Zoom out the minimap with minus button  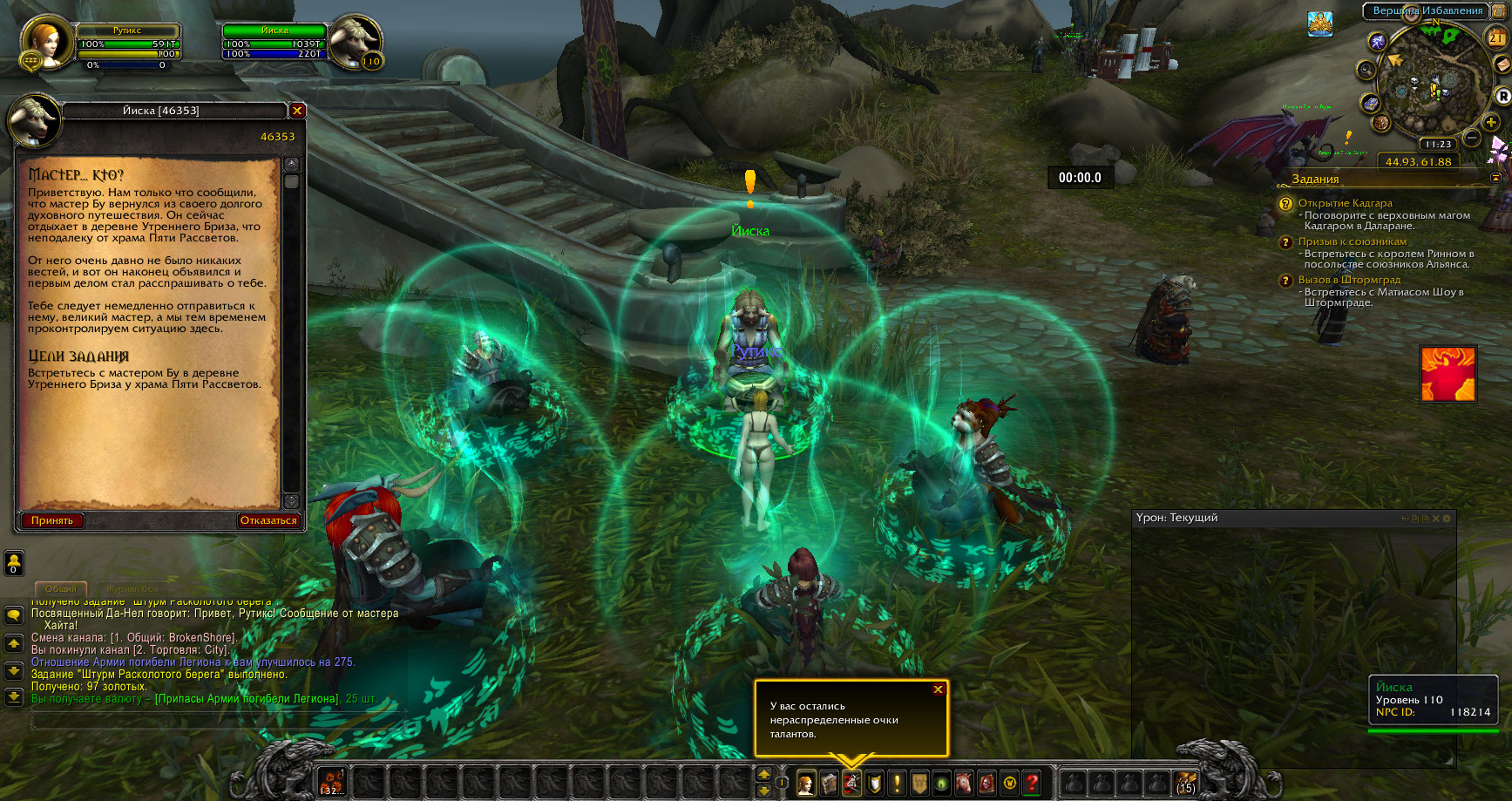[1472, 138]
